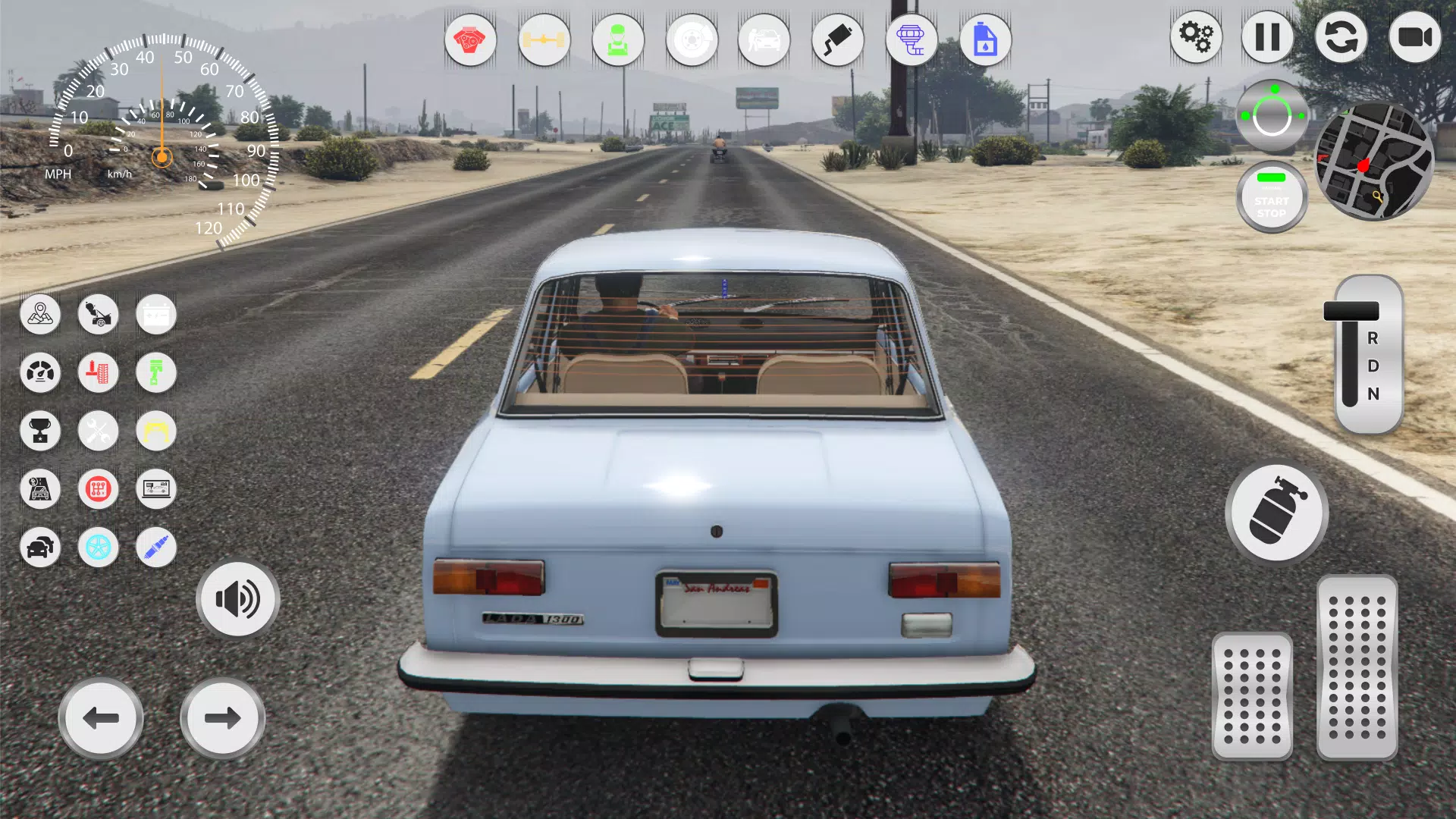This screenshot has height=819, width=1456.
Task: Select the blue spark plug icon
Action: (x=155, y=548)
